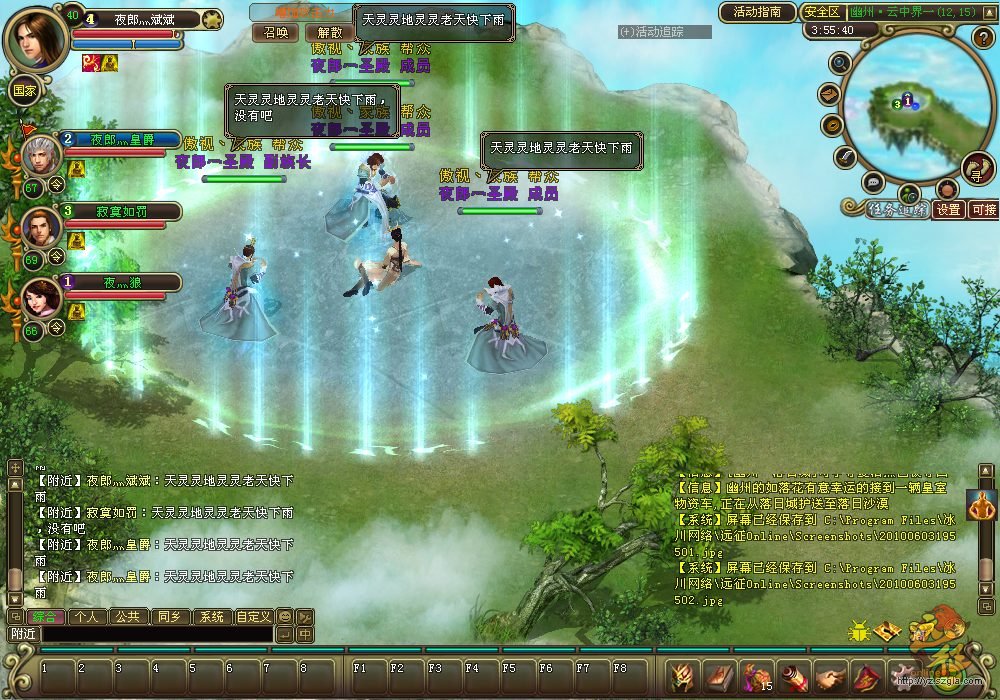The image size is (1000, 700).
Task: Open the 设置 settings button
Action: point(949,210)
